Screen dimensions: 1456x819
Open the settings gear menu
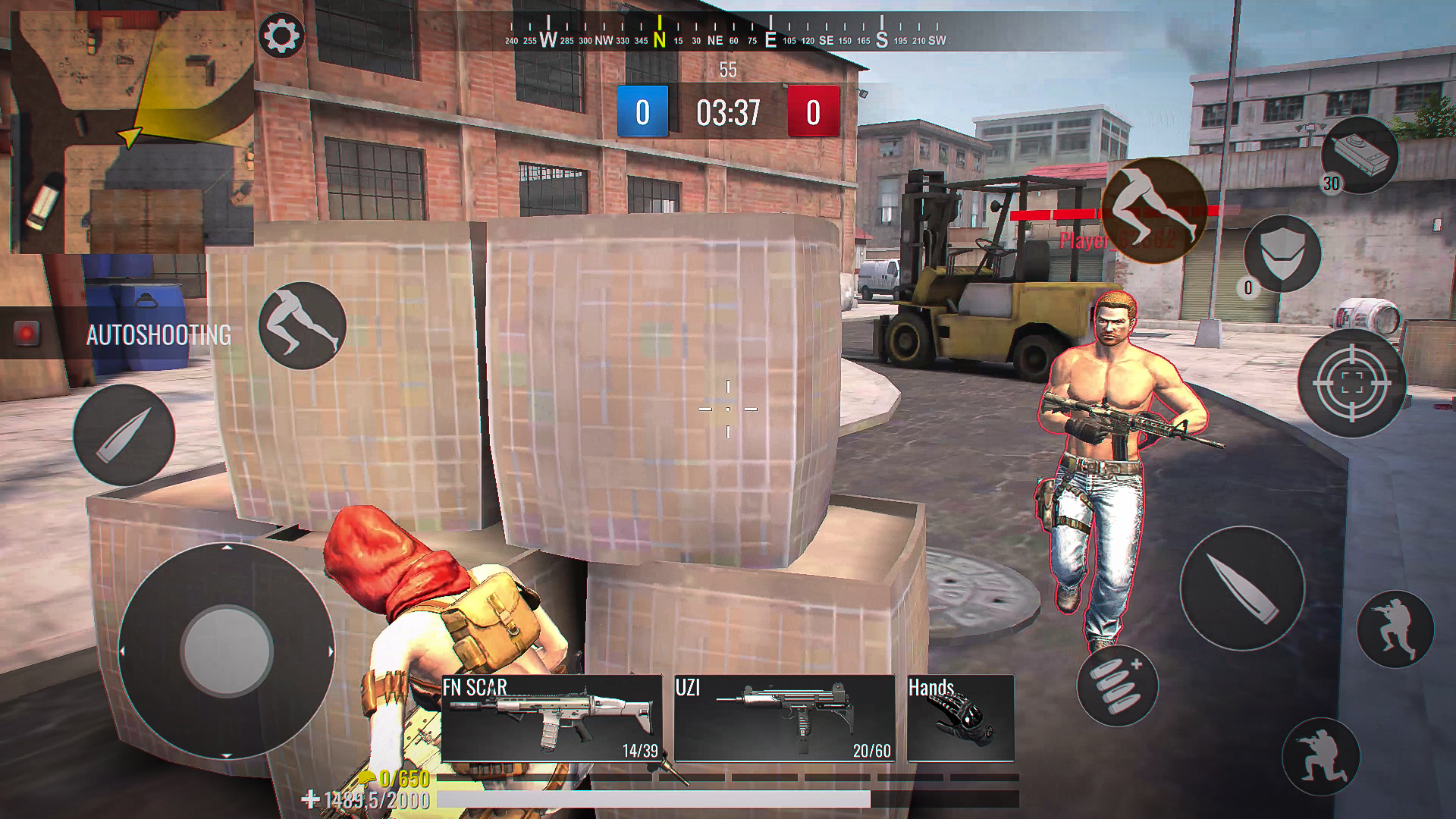(281, 35)
